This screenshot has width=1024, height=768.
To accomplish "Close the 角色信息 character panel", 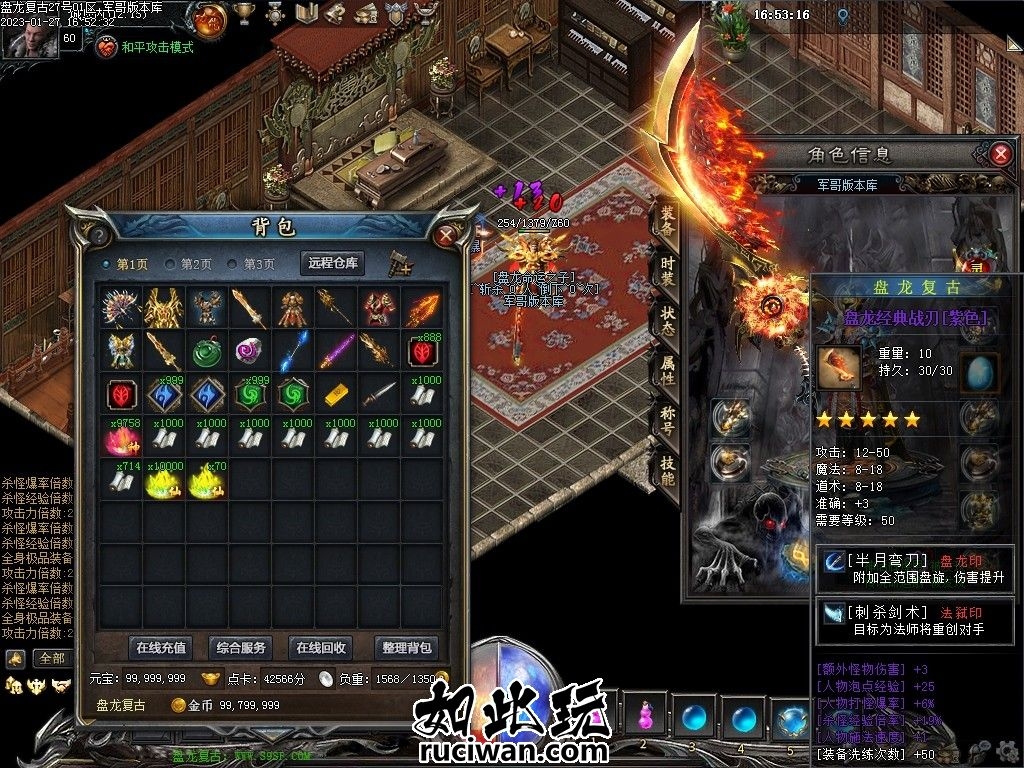I will click(1000, 154).
